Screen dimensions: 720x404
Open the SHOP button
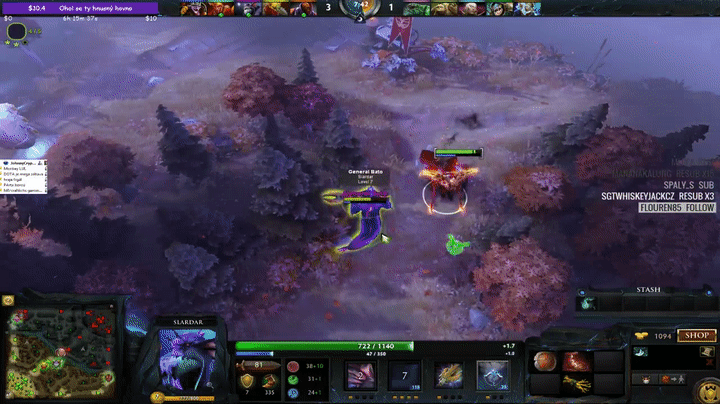pos(696,336)
